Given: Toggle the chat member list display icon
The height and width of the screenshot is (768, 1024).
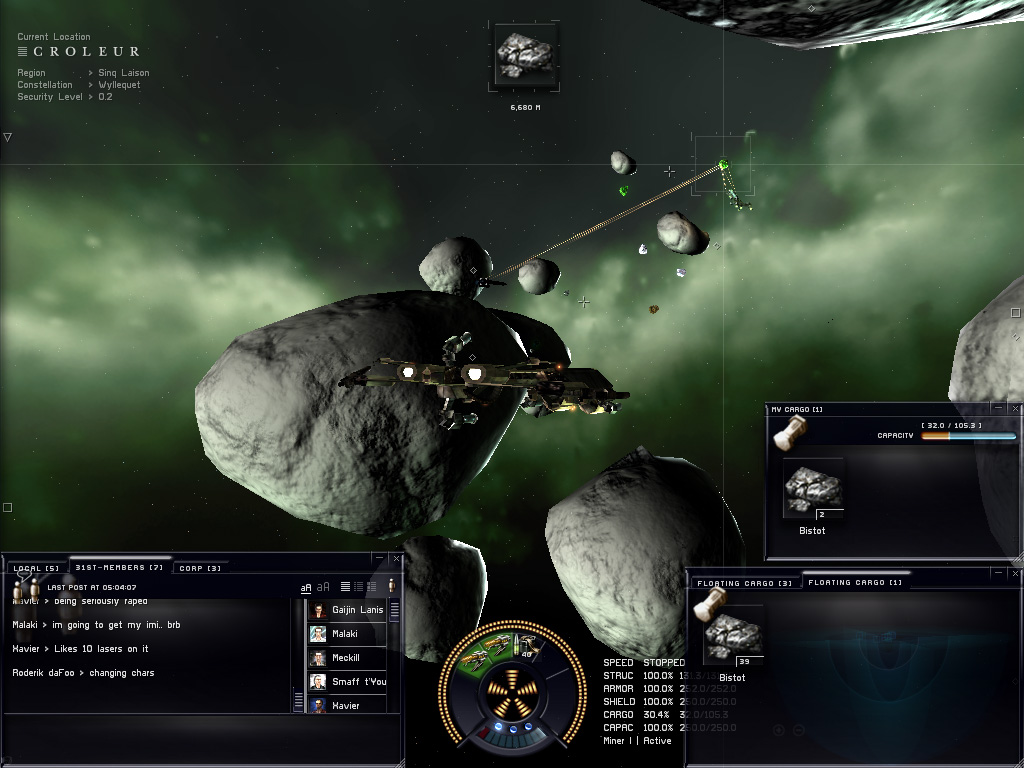Looking at the screenshot, I should click(x=391, y=586).
